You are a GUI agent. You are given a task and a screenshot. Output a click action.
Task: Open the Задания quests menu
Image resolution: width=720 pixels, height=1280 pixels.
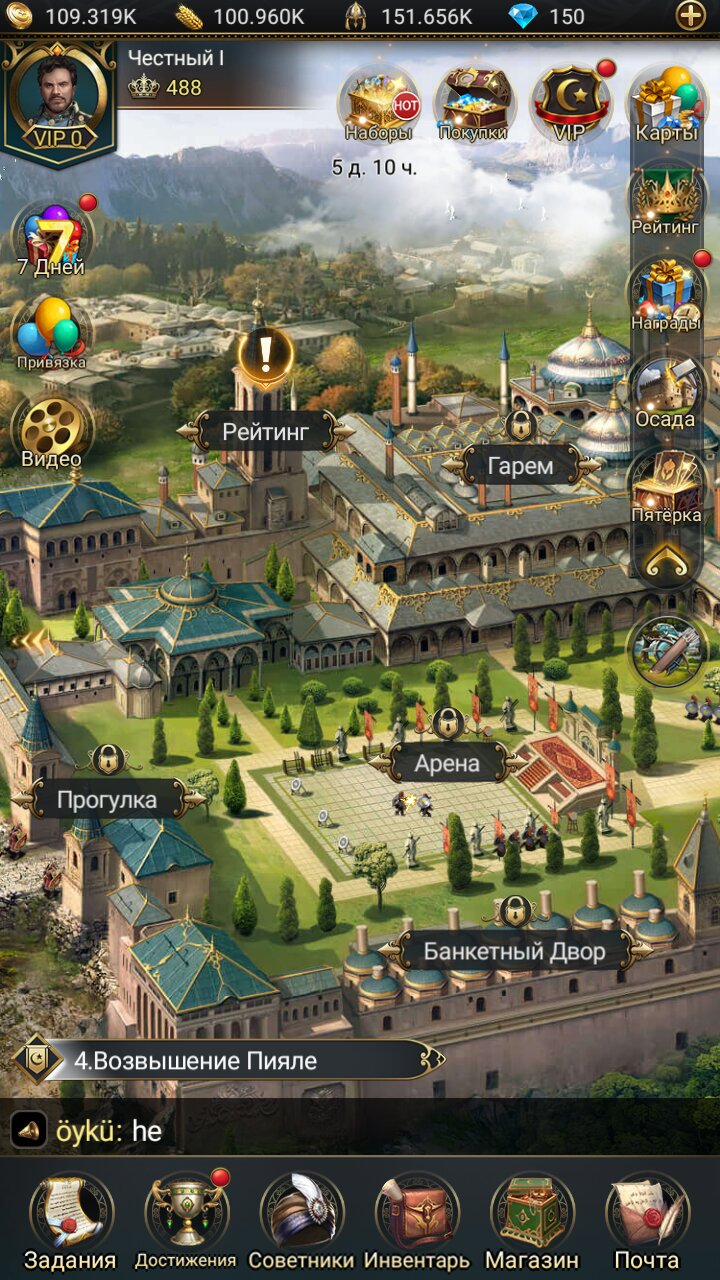70,1221
